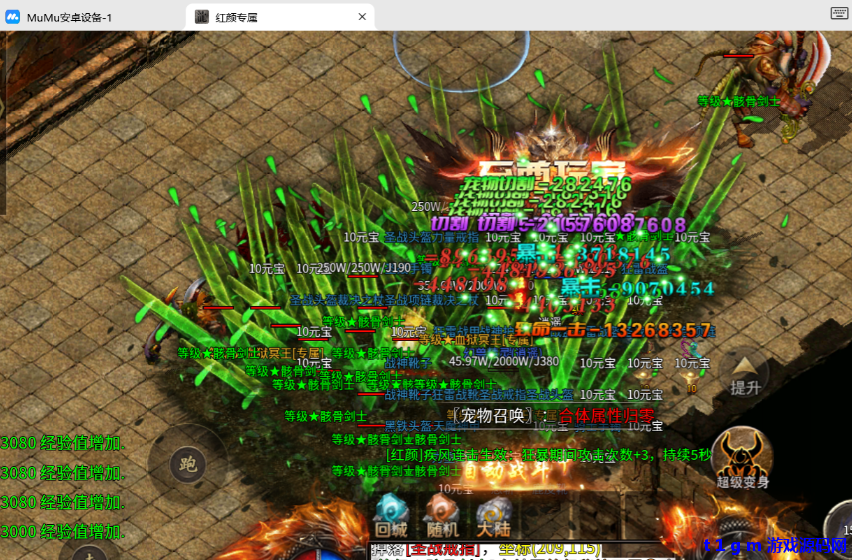Open the emulator keyboard icon
Screen dimensions: 852x560
(x=839, y=14)
